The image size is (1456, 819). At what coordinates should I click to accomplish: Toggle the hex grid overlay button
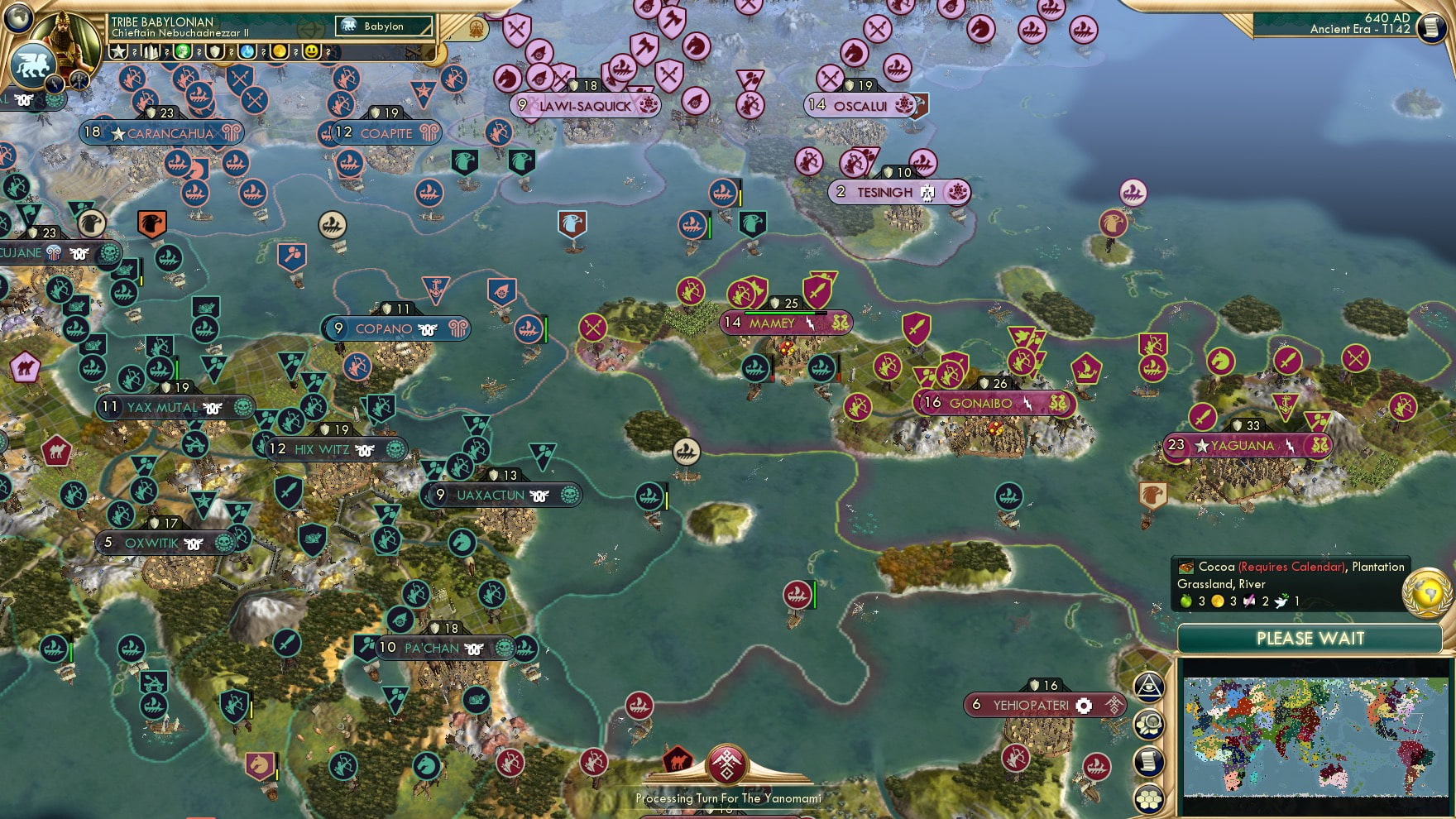click(1148, 797)
